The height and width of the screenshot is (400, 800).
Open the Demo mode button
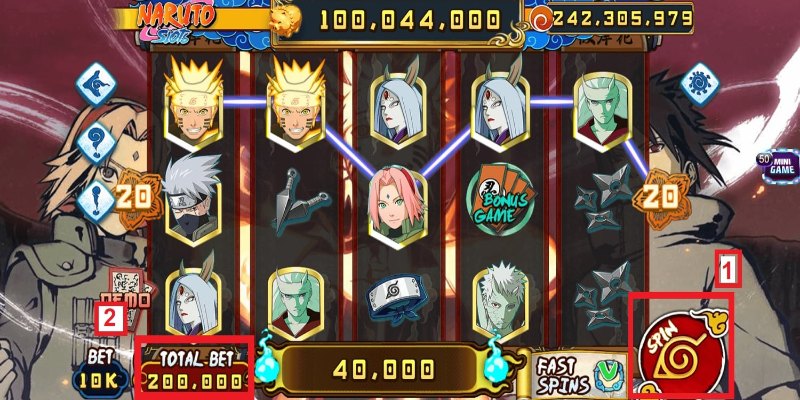click(x=126, y=293)
